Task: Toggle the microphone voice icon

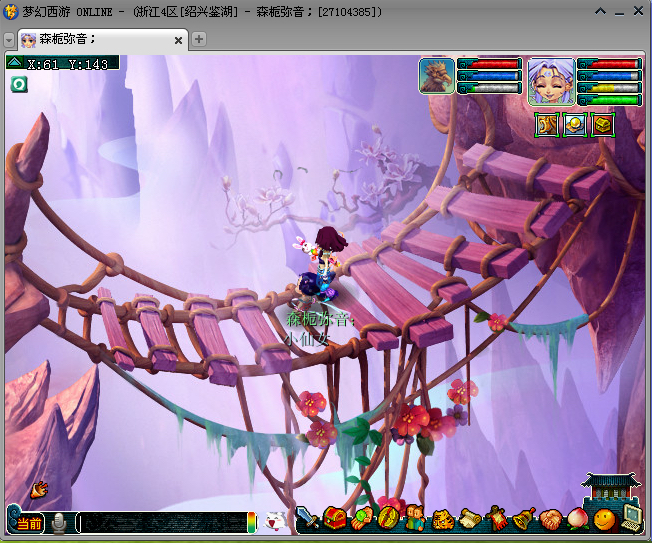Action: [x=60, y=523]
